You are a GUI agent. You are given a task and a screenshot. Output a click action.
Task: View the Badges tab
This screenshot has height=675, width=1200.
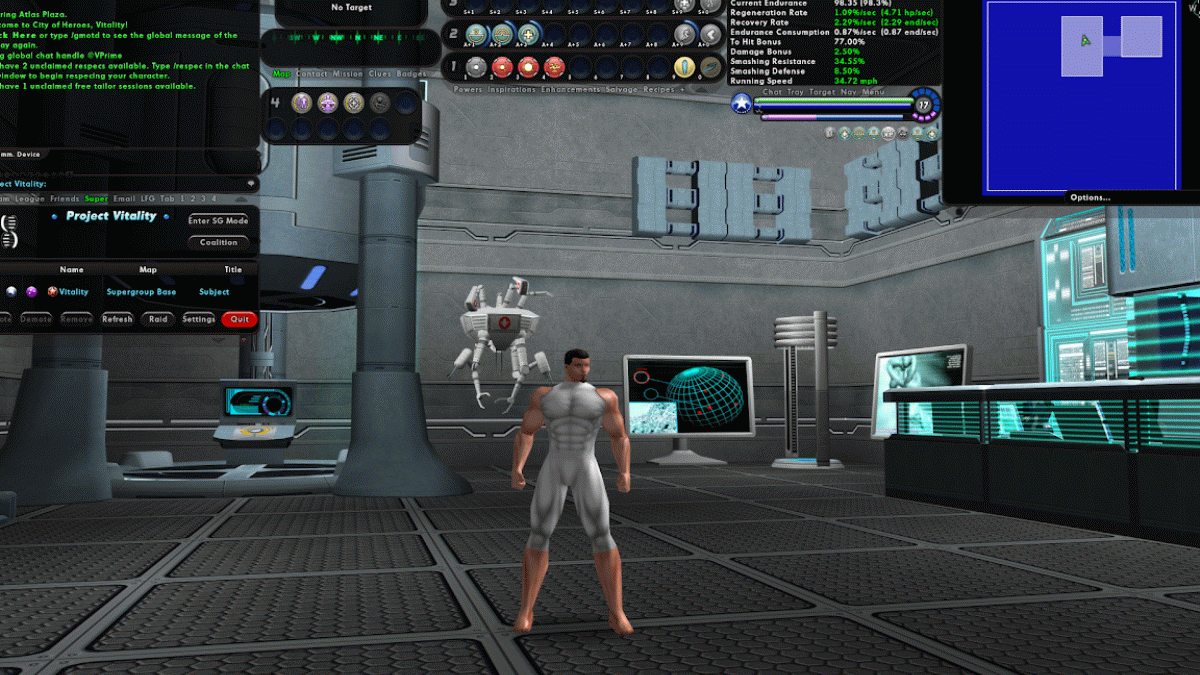[x=411, y=74]
